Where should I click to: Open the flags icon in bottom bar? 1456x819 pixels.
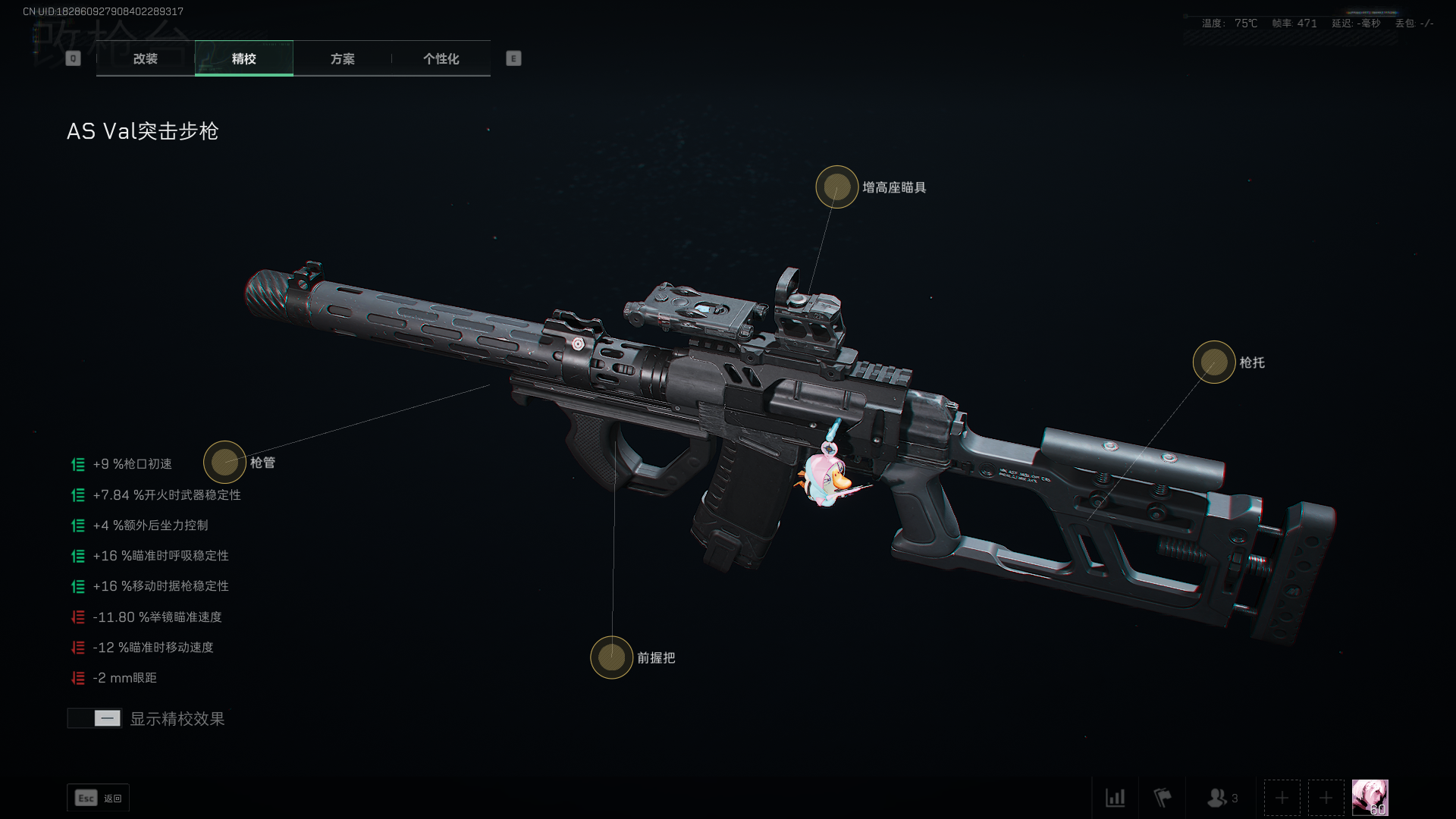coord(1162,798)
